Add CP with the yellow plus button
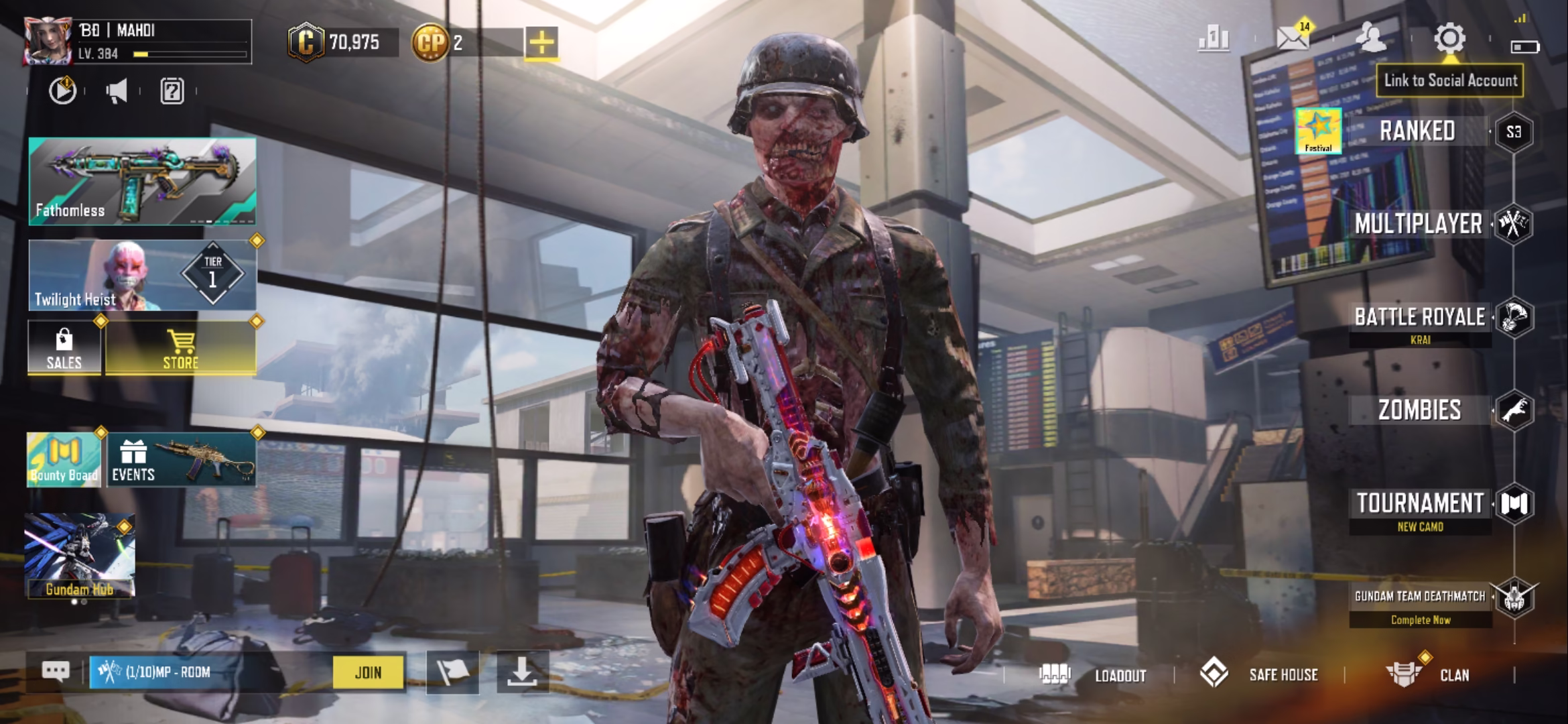 click(x=541, y=43)
